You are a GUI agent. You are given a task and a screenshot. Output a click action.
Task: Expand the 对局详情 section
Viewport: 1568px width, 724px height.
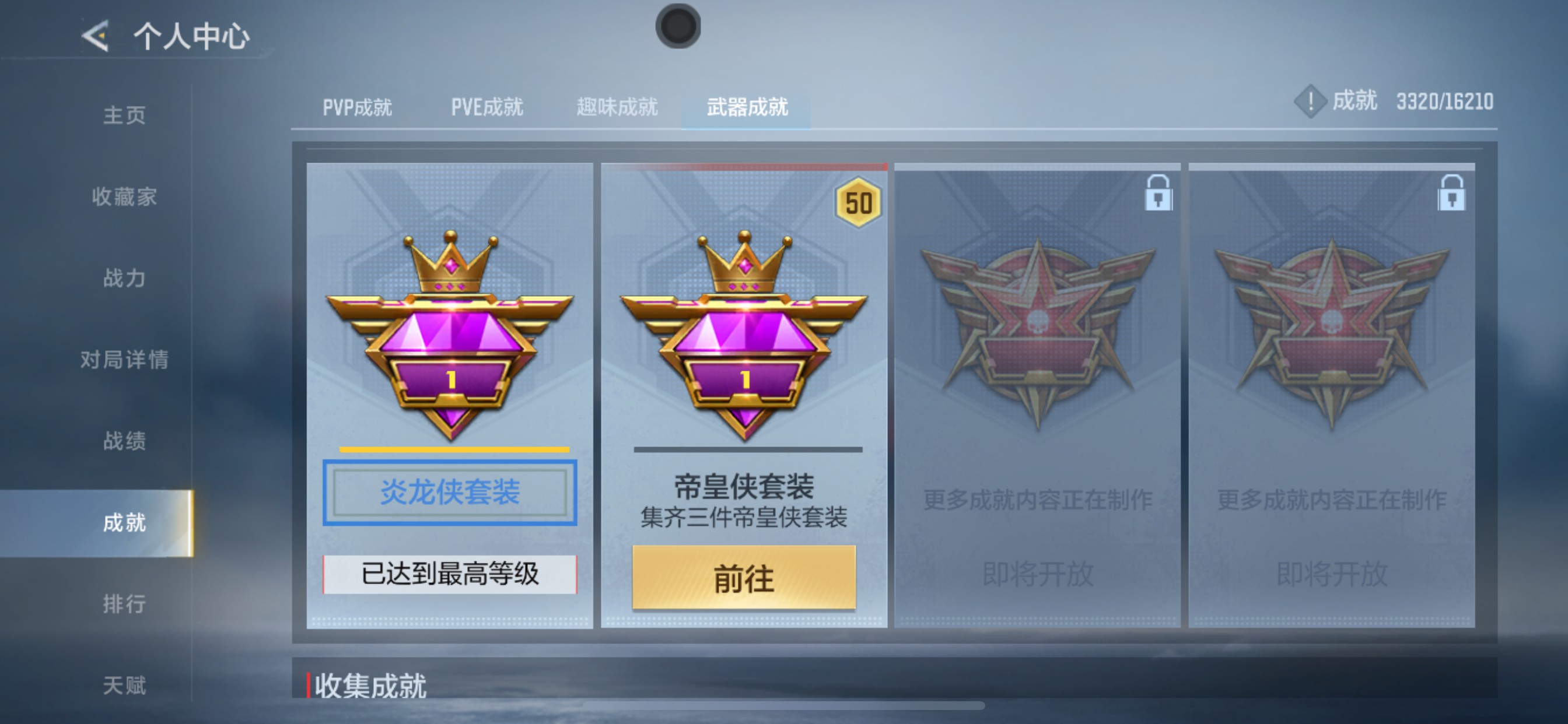[x=126, y=360]
